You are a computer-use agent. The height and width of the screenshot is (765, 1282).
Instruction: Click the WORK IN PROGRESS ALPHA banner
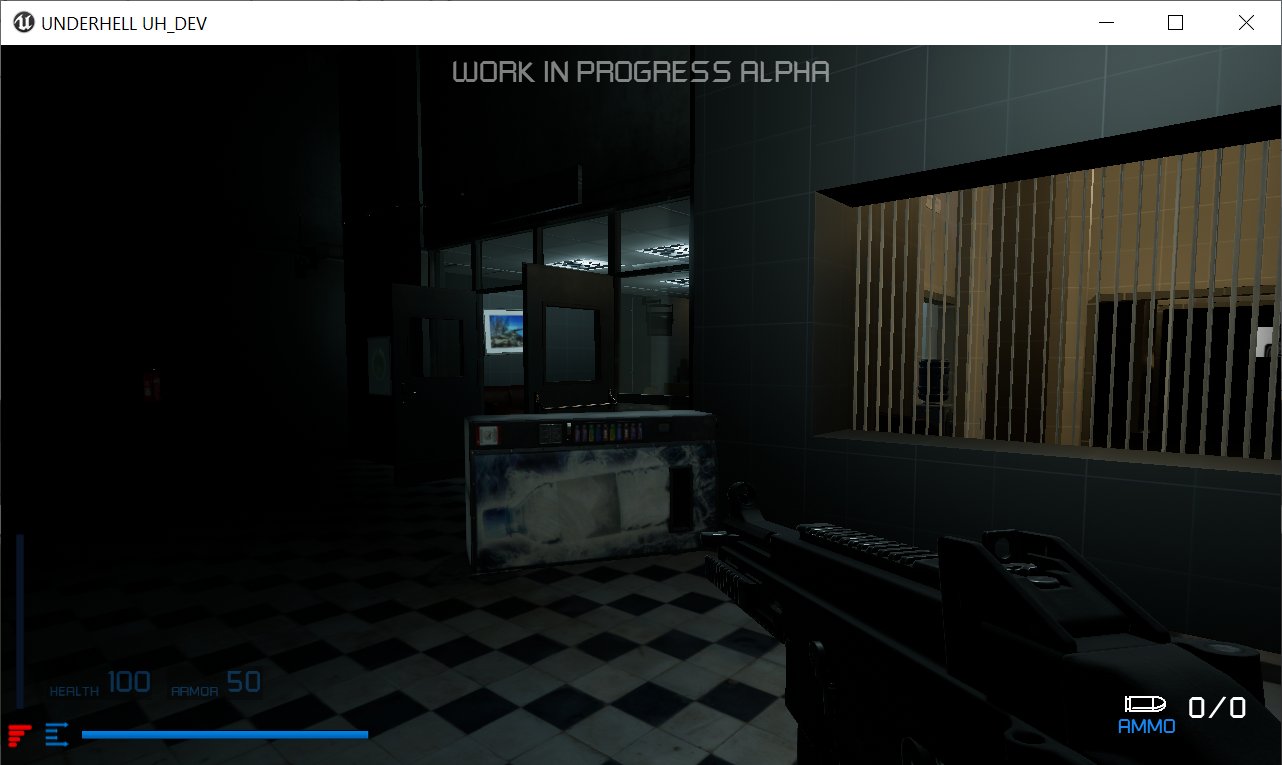coord(642,71)
